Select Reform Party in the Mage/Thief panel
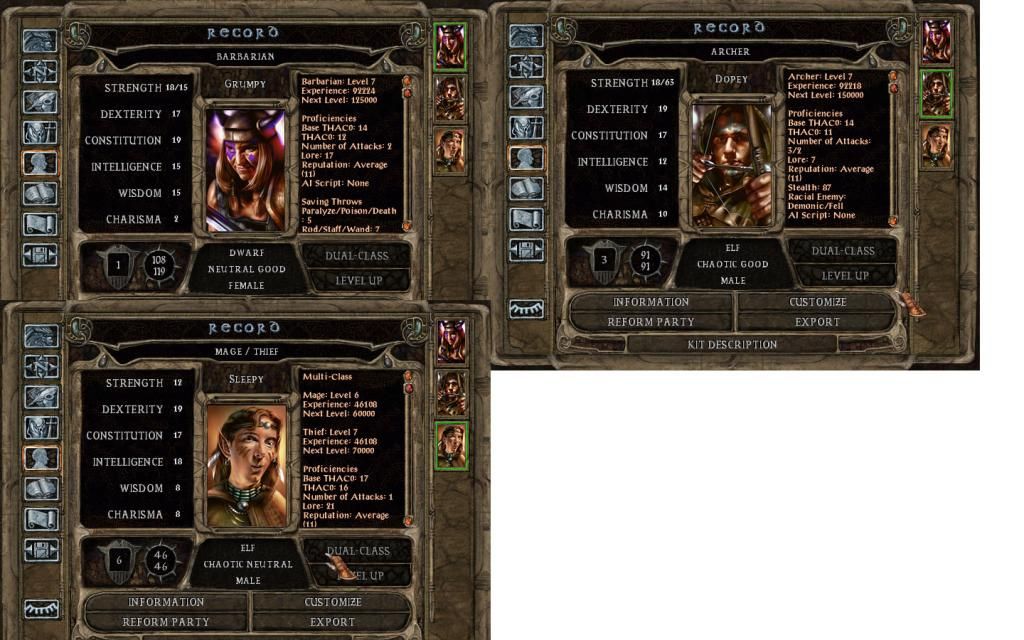1024x640 pixels. pos(166,622)
